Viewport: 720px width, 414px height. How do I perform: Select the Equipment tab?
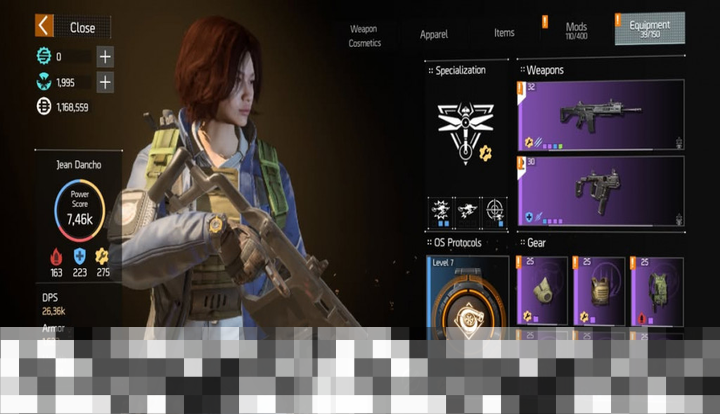(x=650, y=29)
